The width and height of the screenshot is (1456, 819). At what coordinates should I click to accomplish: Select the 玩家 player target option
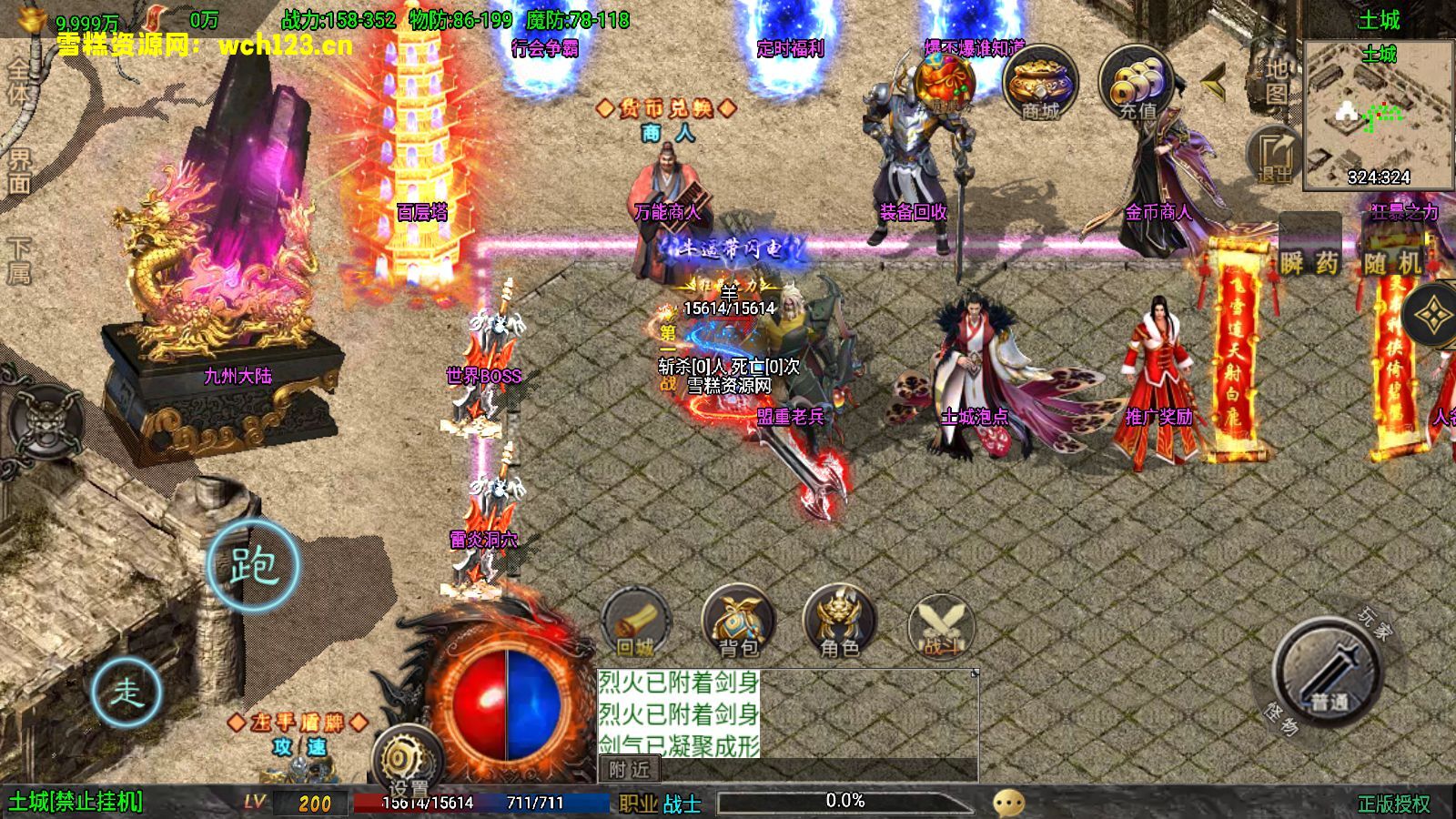pos(1375,624)
